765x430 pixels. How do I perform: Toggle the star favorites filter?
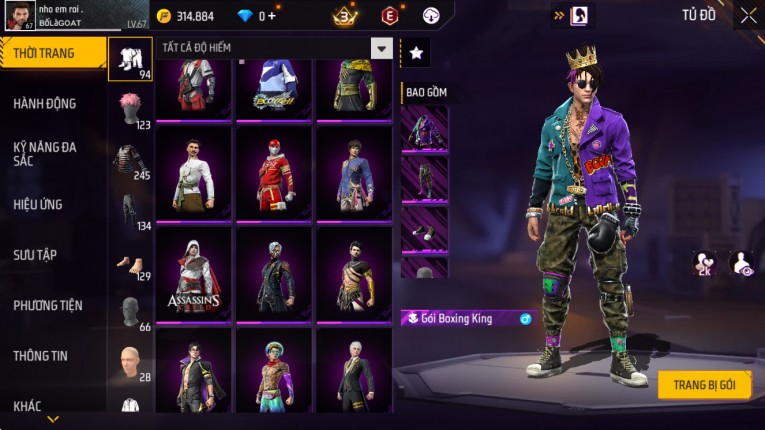[415, 52]
